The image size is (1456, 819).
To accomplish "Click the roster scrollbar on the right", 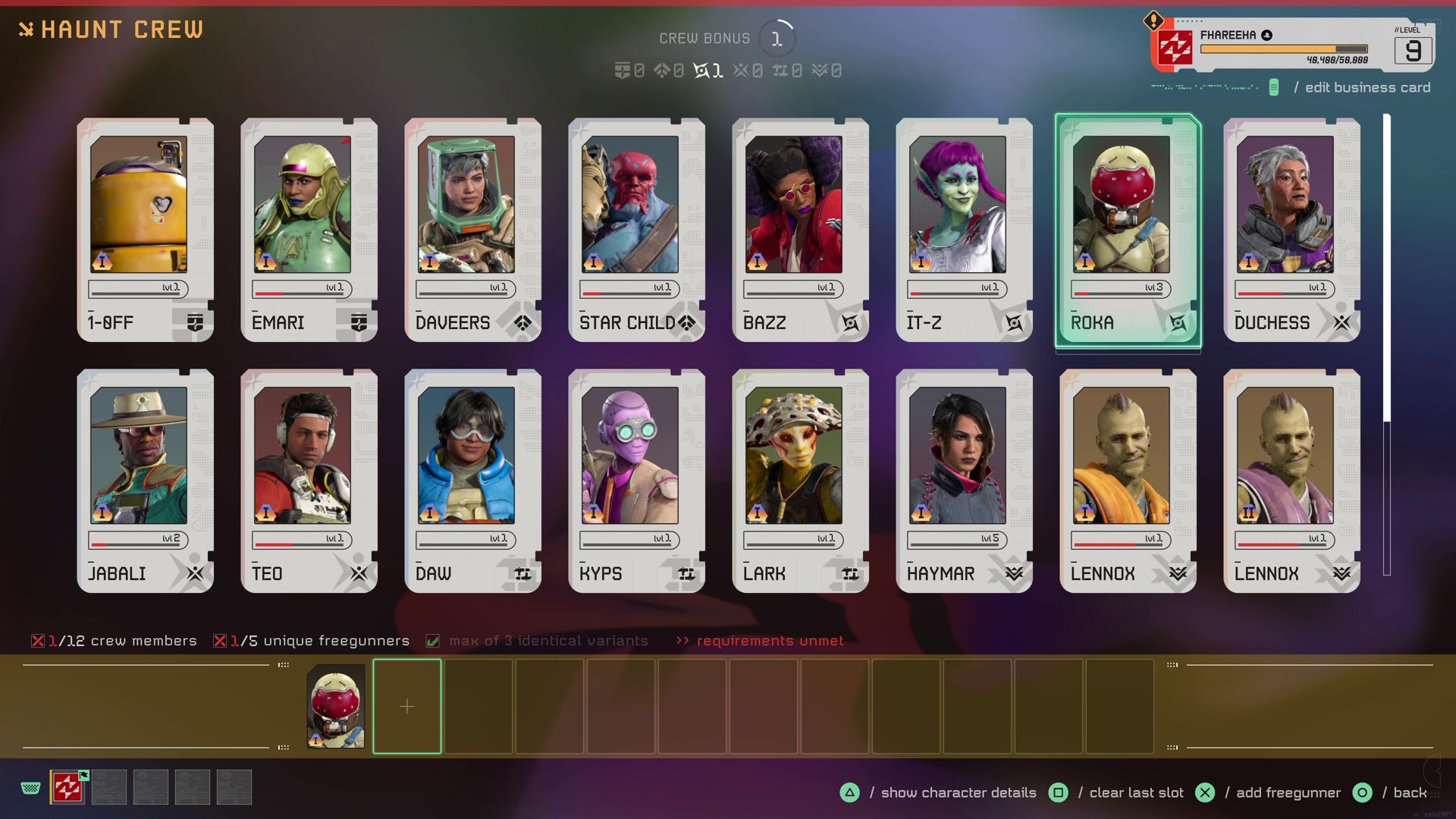I will [1387, 269].
